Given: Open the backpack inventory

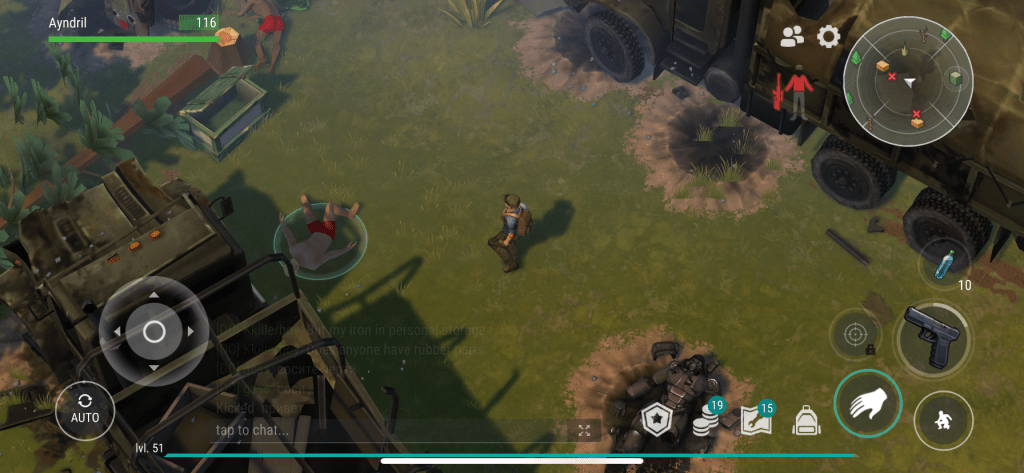Looking at the screenshot, I should point(806,420).
